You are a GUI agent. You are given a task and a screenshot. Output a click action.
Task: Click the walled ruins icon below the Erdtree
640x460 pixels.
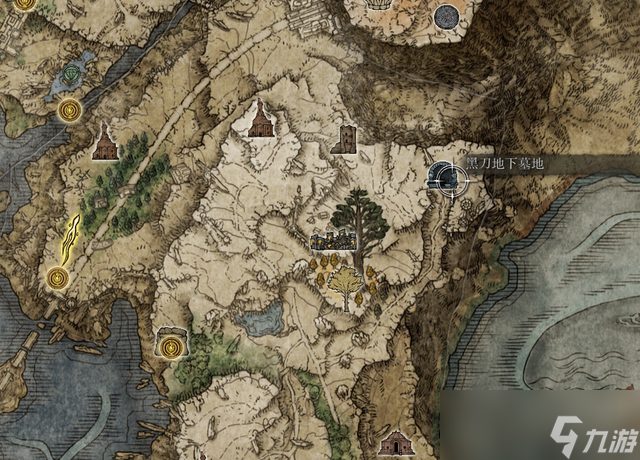[x=331, y=241]
